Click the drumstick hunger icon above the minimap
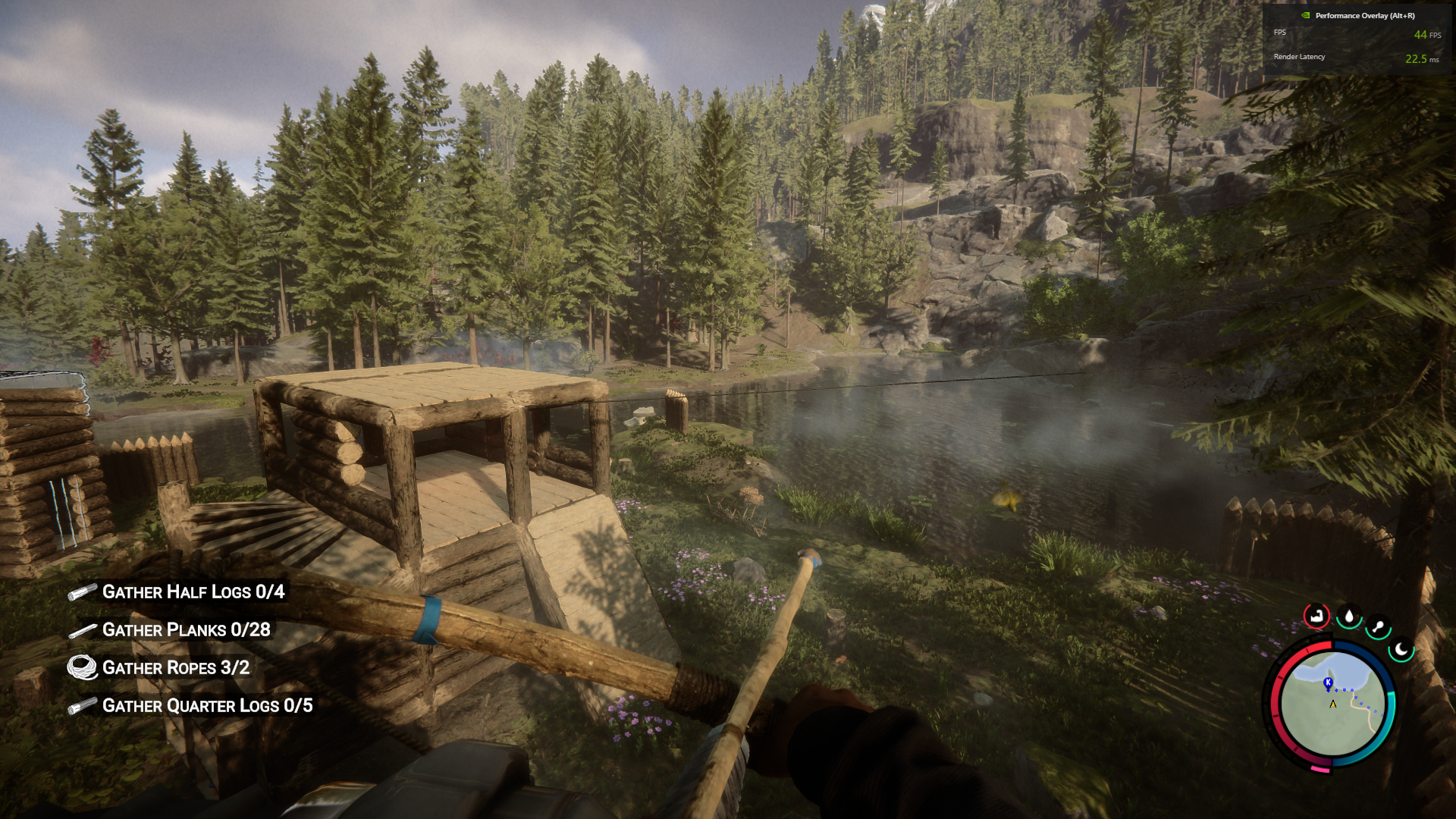 point(1378,626)
